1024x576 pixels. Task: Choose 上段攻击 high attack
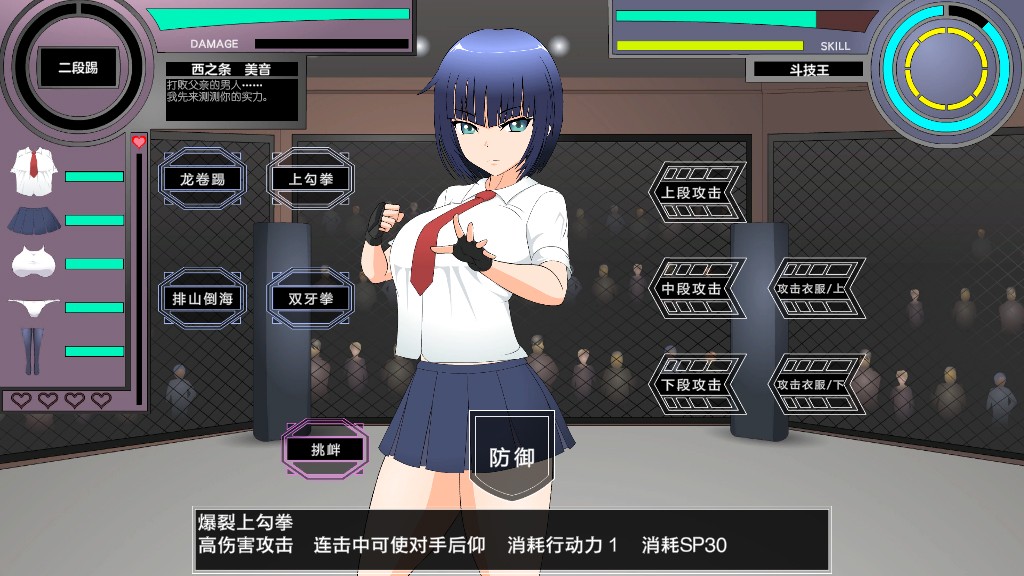click(x=693, y=192)
